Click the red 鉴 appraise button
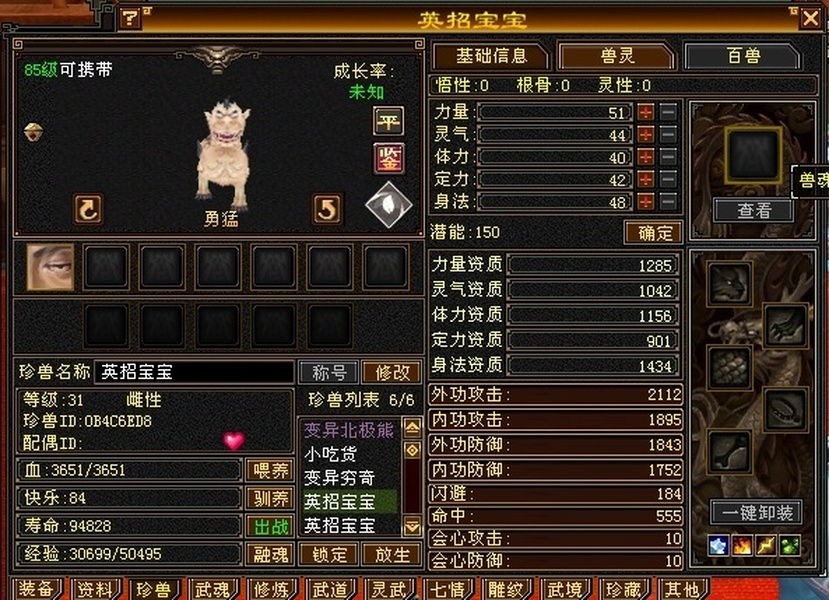This screenshot has width=829, height=600. click(x=388, y=157)
